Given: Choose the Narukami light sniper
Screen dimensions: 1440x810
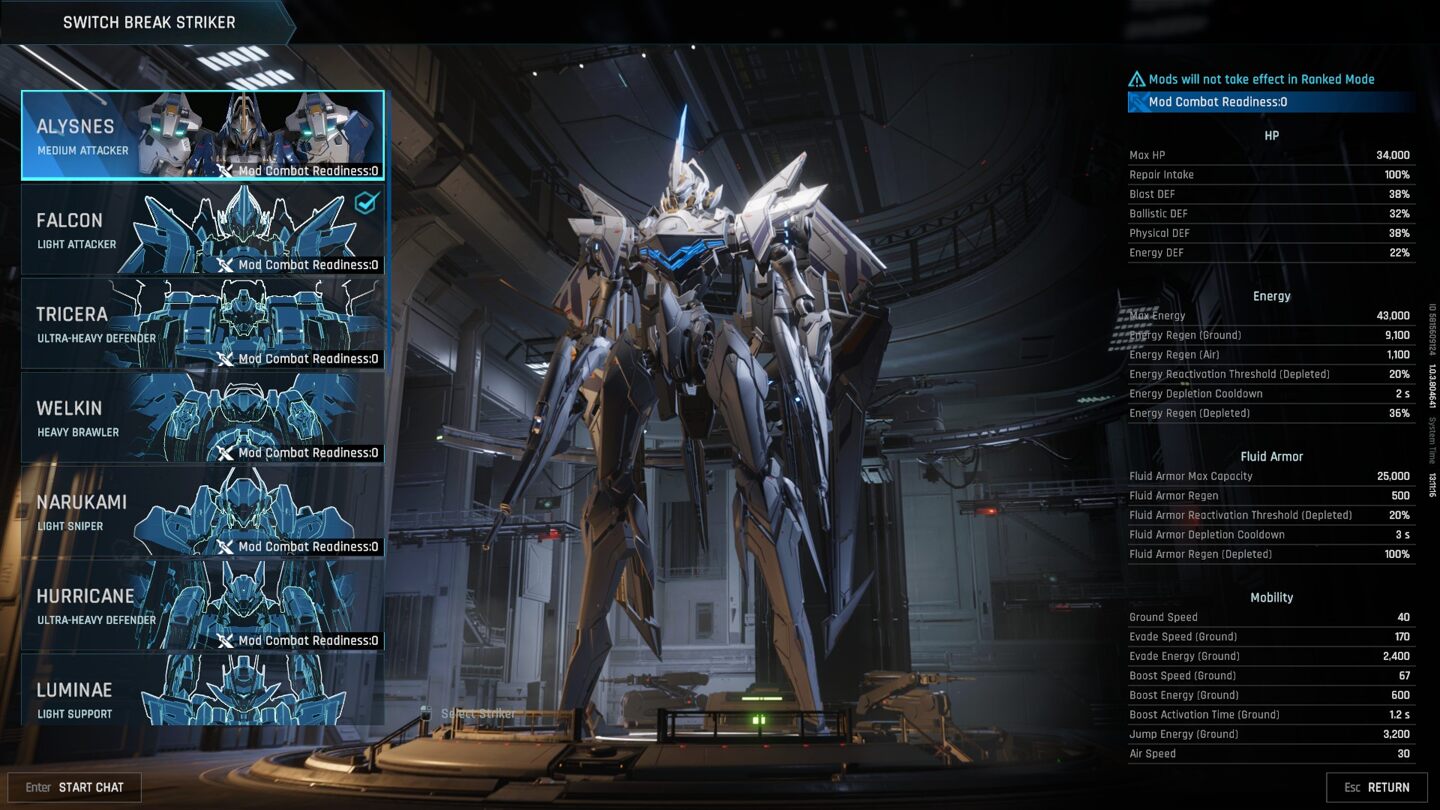Looking at the screenshot, I should pos(202,511).
